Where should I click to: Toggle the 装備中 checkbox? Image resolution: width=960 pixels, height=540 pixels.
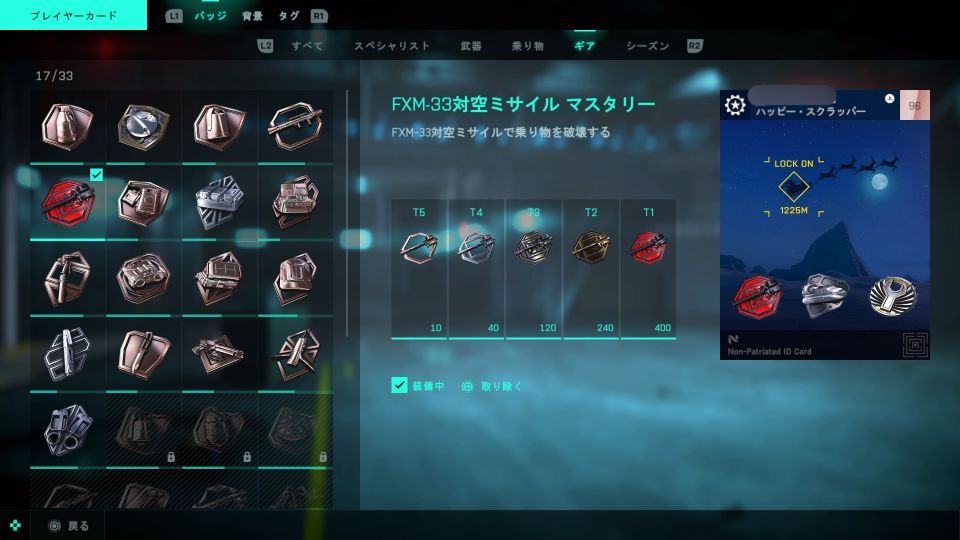click(399, 385)
